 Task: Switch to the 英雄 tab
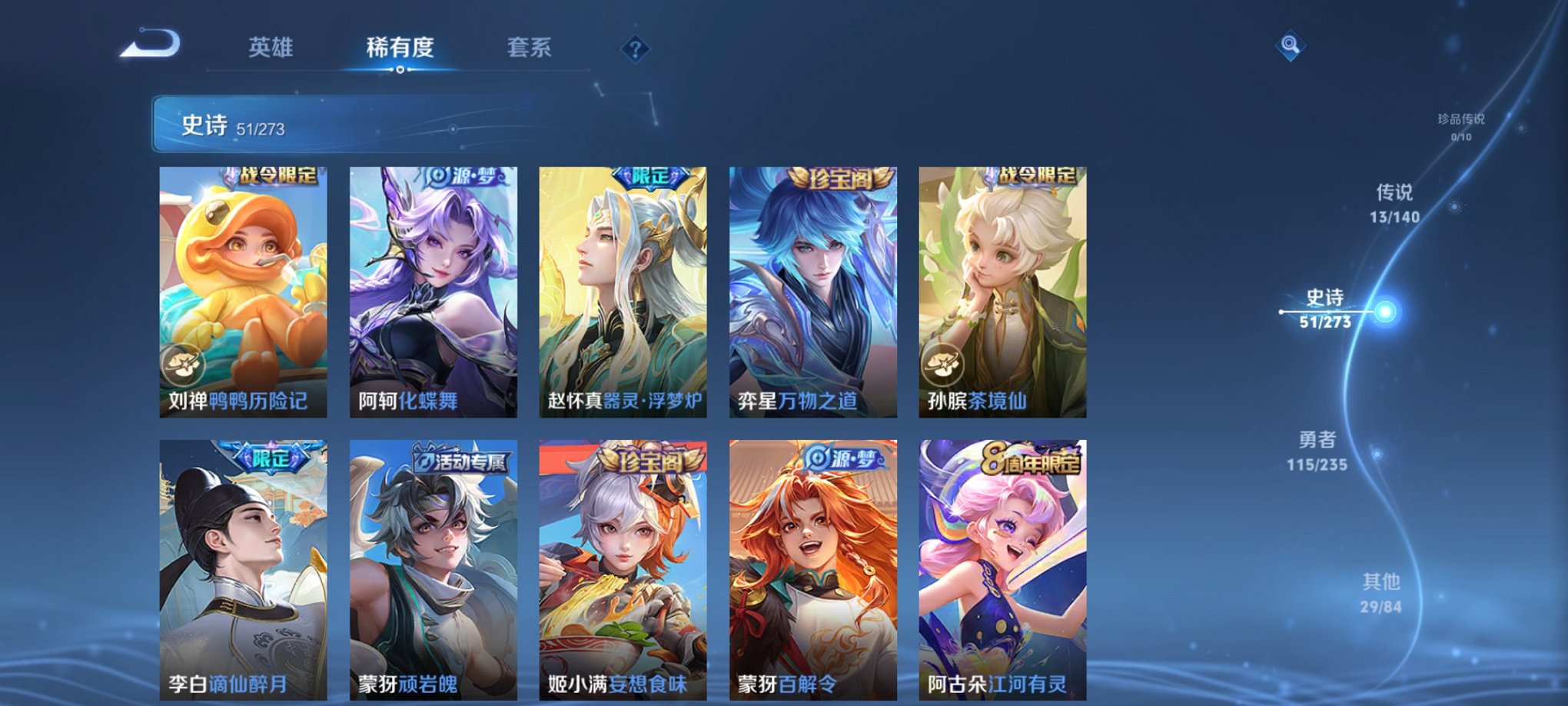[271, 48]
